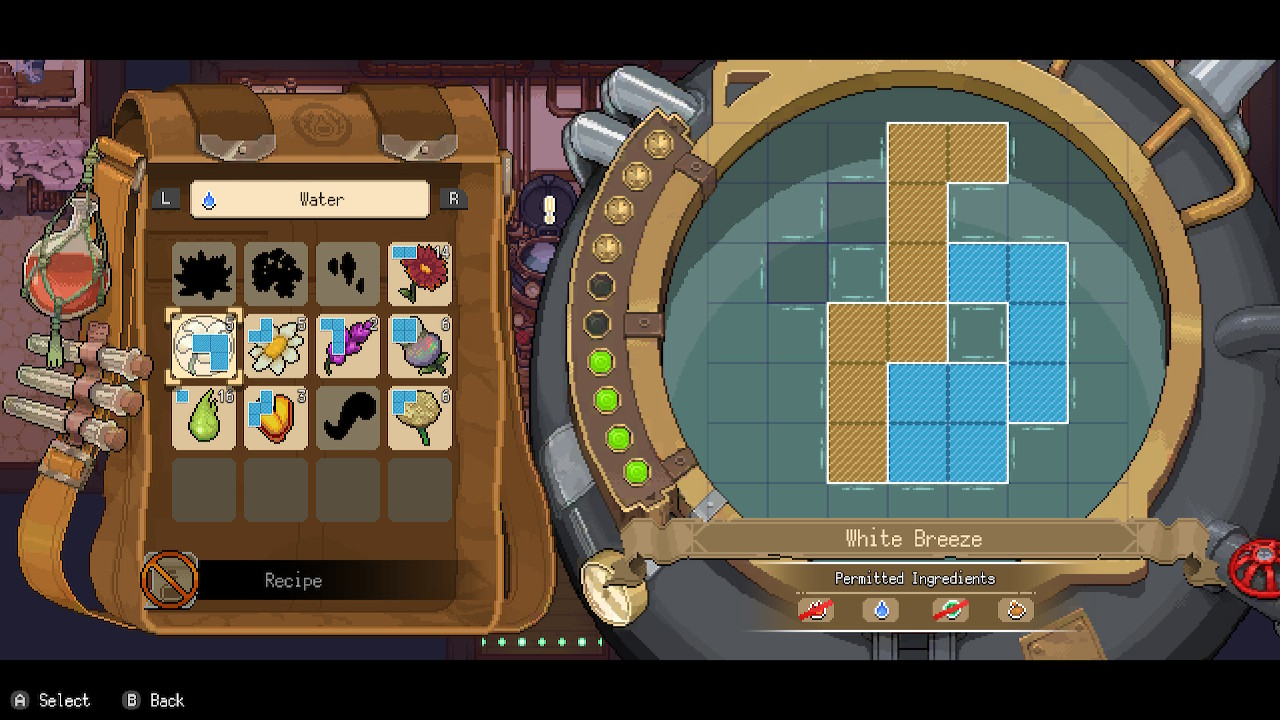The height and width of the screenshot is (720, 1280).
Task: Choose the white puffball ingredient
Action: point(204,346)
